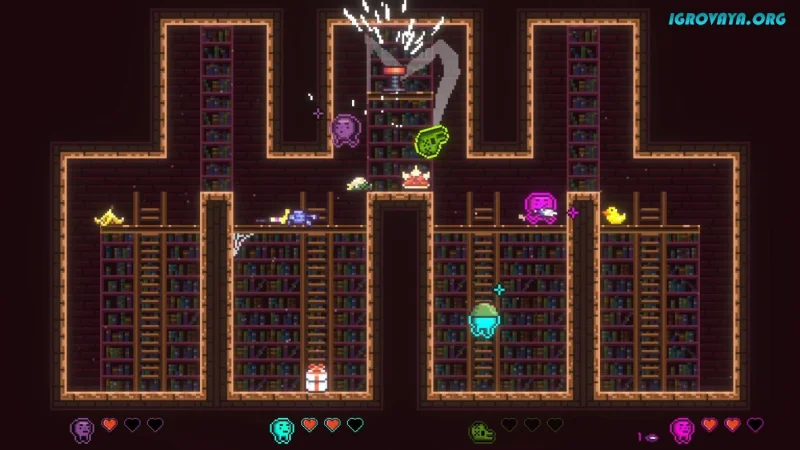Select the cyan player portrait in the HUD

coord(282,429)
